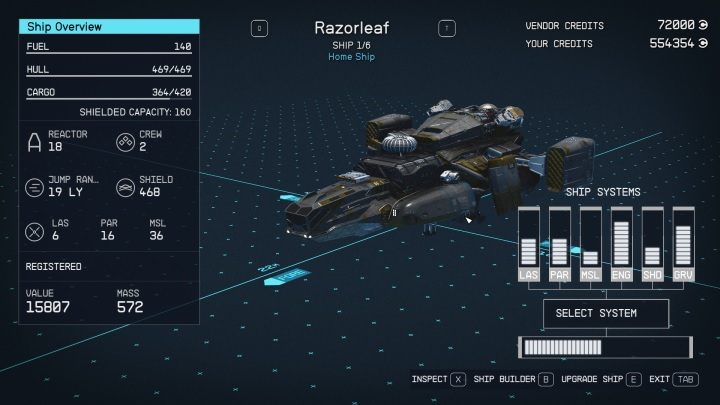Click the Jump Range stat icon

pyautogui.click(x=34, y=186)
